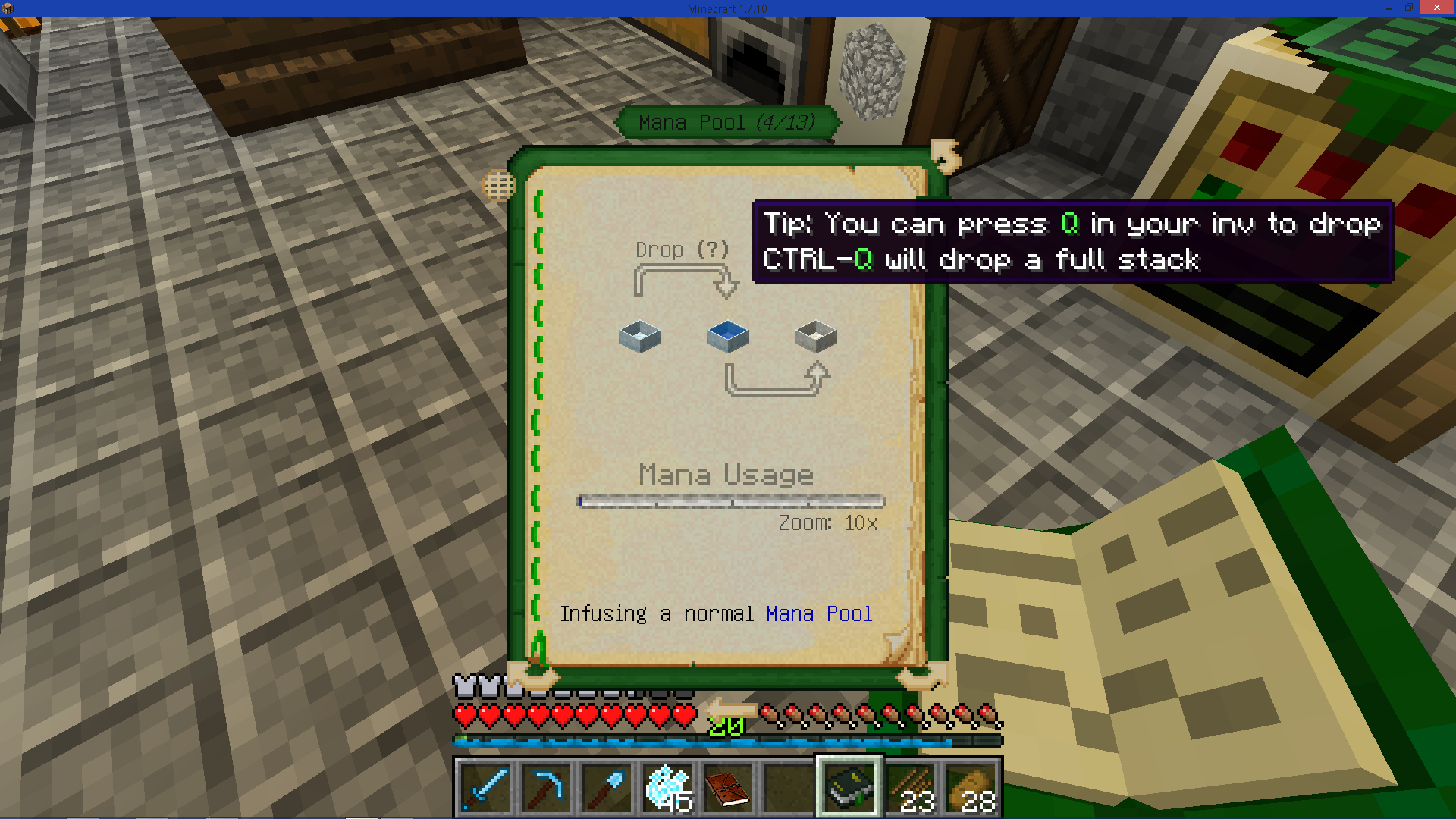Pick the stack of 23 sticks
Viewport: 1456px width, 819px height.
pos(911,787)
